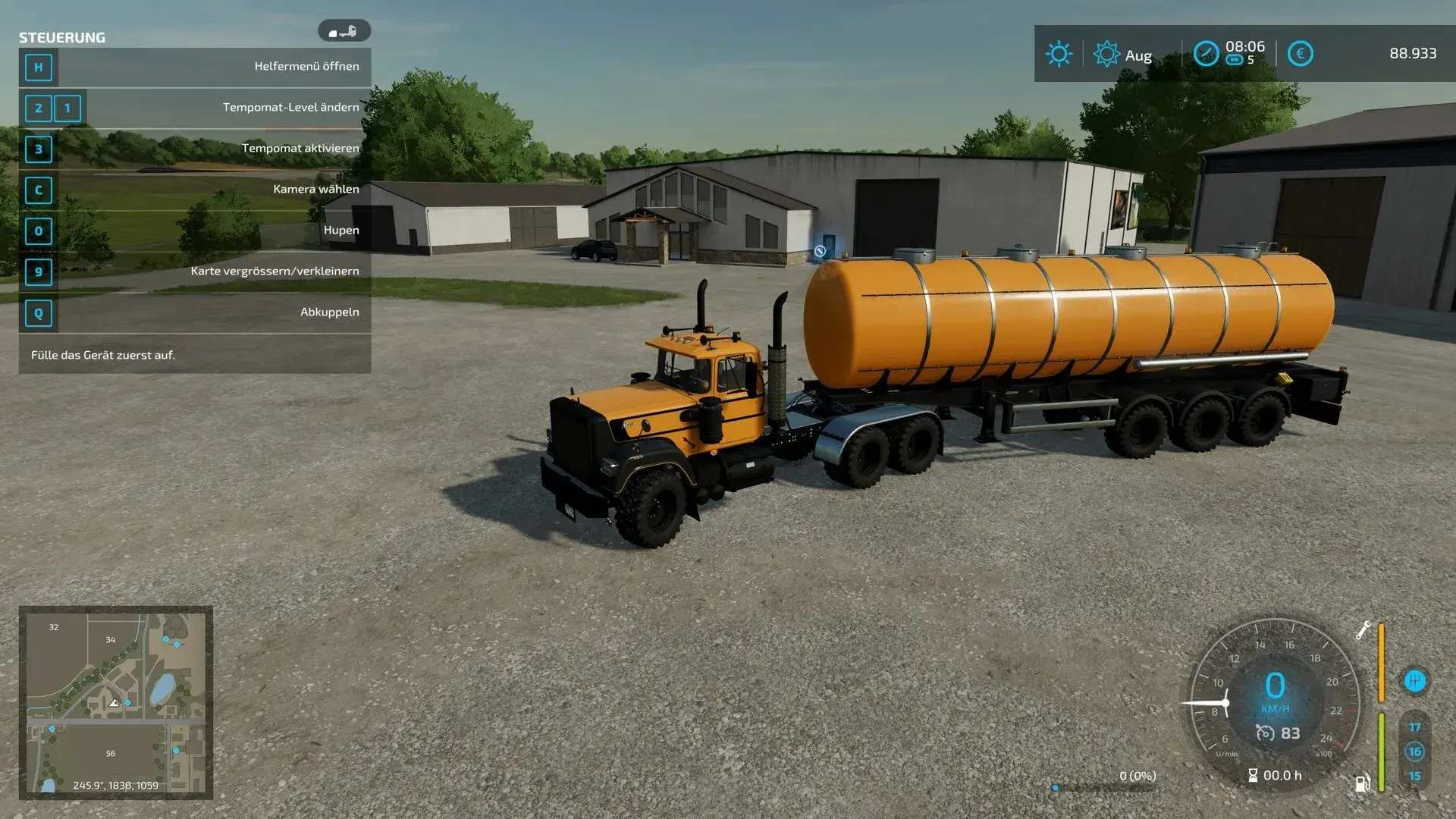Select the season icon beside Aug
Image resolution: width=1456 pixels, height=819 pixels.
pos(1106,54)
